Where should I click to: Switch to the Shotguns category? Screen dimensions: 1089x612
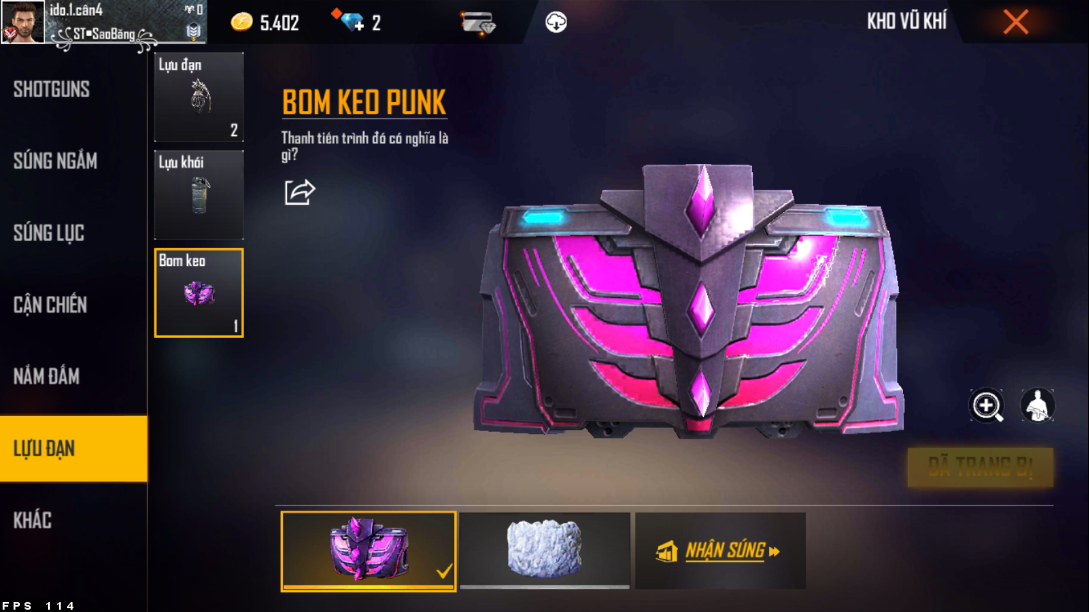(52, 89)
